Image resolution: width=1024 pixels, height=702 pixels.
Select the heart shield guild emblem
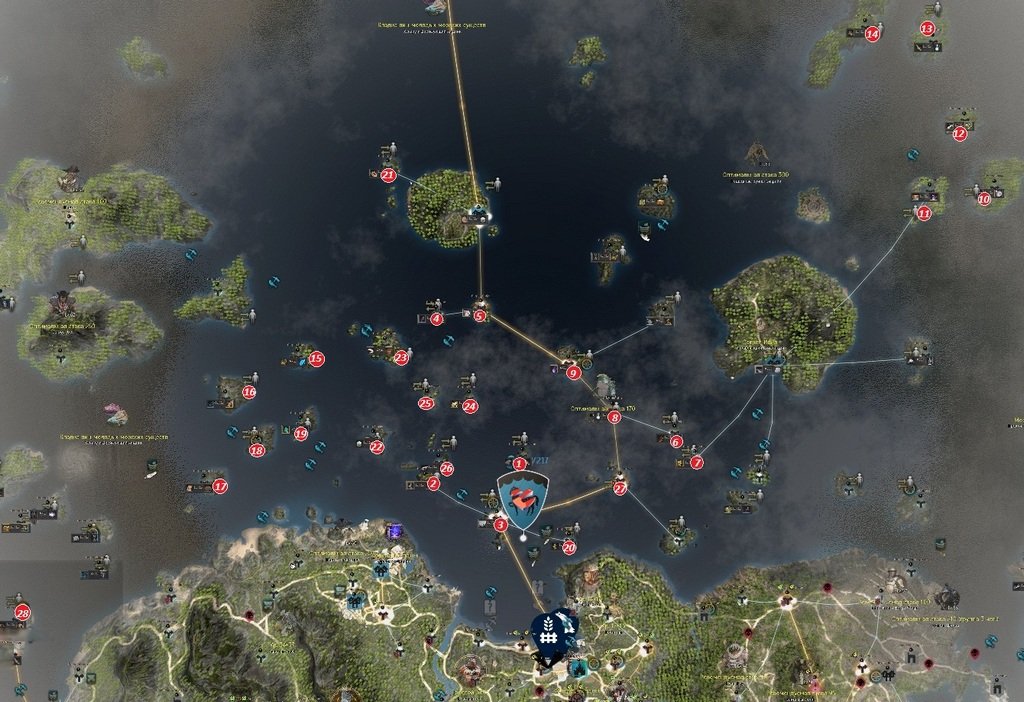point(522,500)
